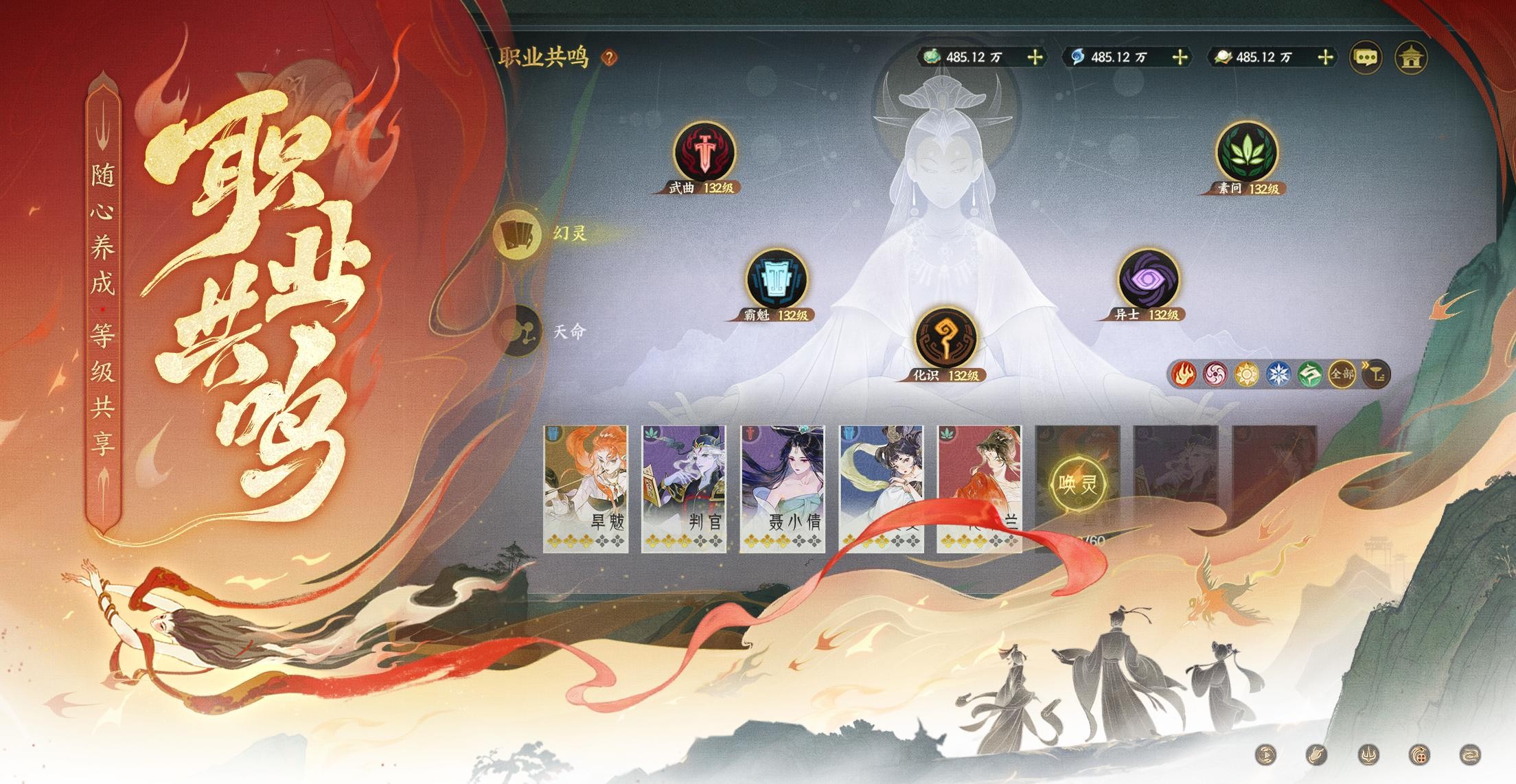Viewport: 1516px width, 784px height.
Task: Open the funnel sort filter button
Action: coord(1377,375)
